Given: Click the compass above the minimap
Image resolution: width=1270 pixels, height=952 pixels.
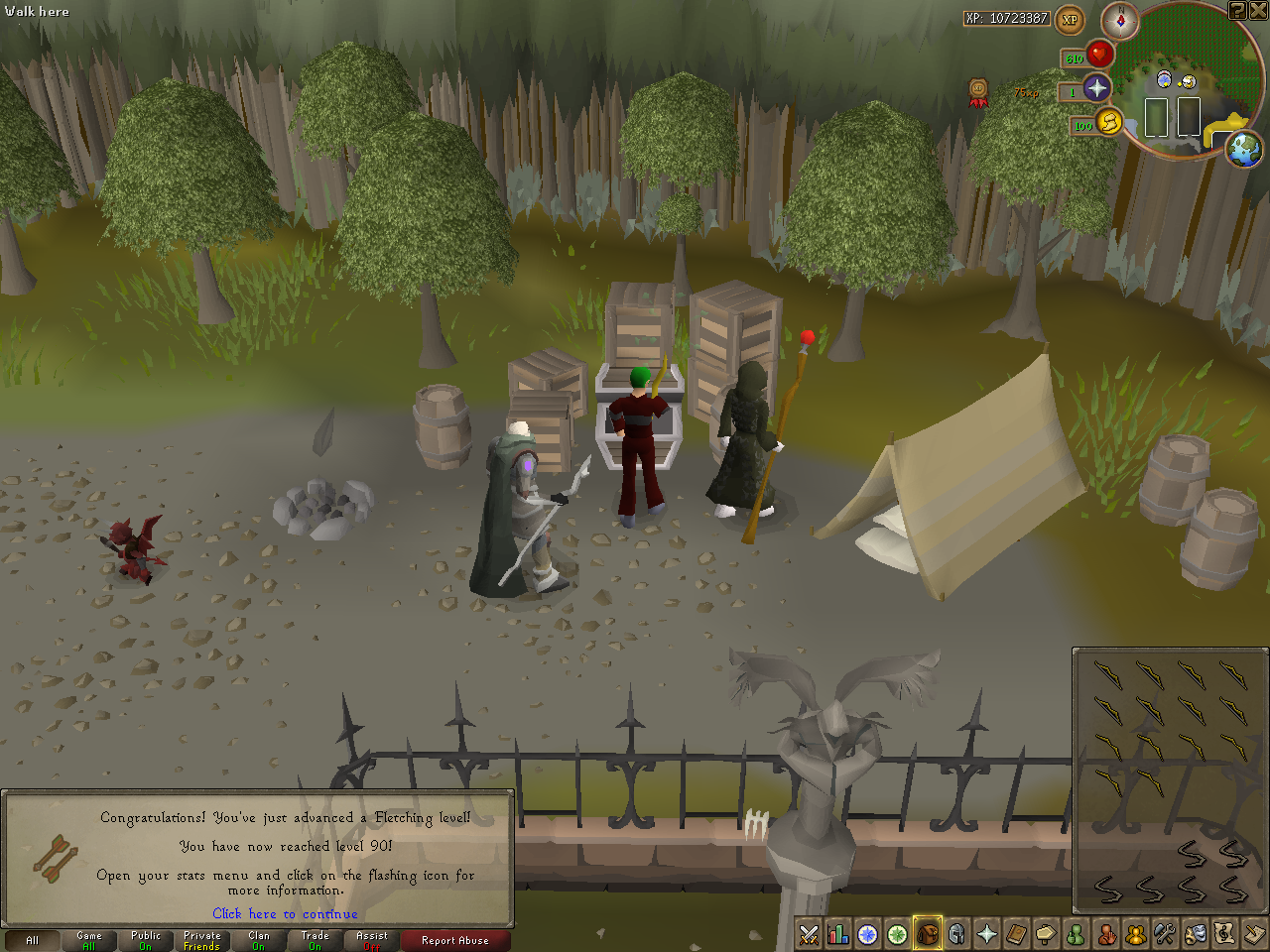Looking at the screenshot, I should pos(1120,21).
